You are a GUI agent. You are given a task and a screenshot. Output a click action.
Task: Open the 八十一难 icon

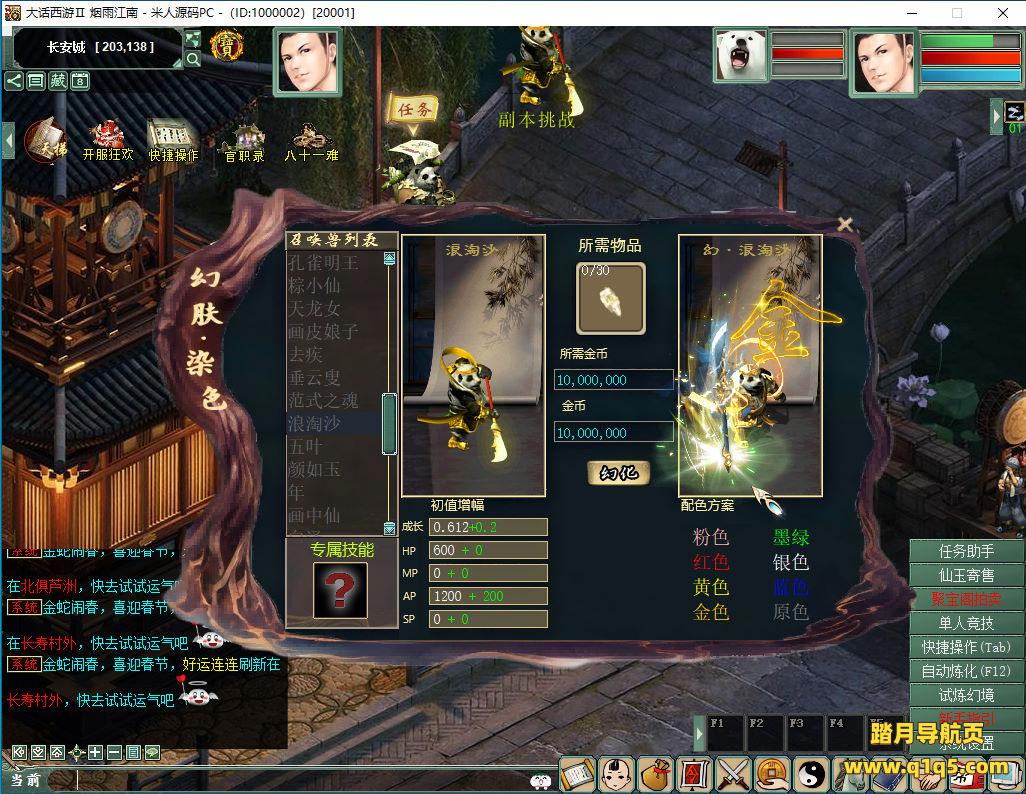click(311, 141)
